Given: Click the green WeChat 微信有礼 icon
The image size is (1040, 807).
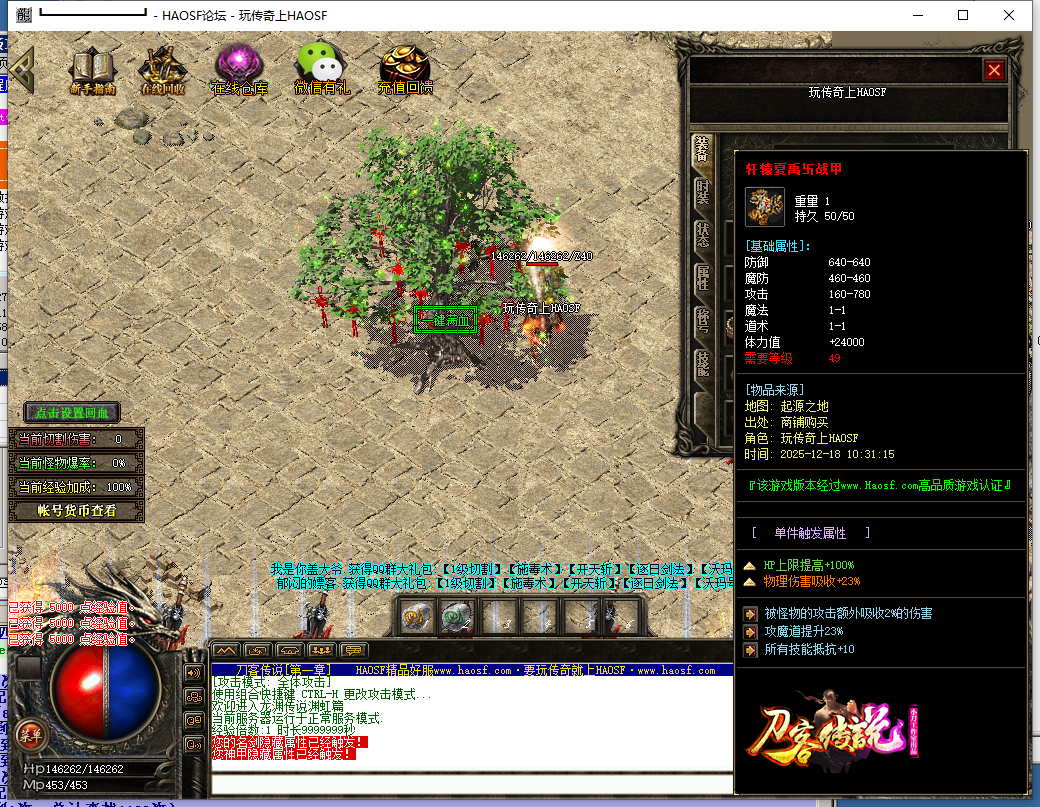Looking at the screenshot, I should [x=321, y=70].
